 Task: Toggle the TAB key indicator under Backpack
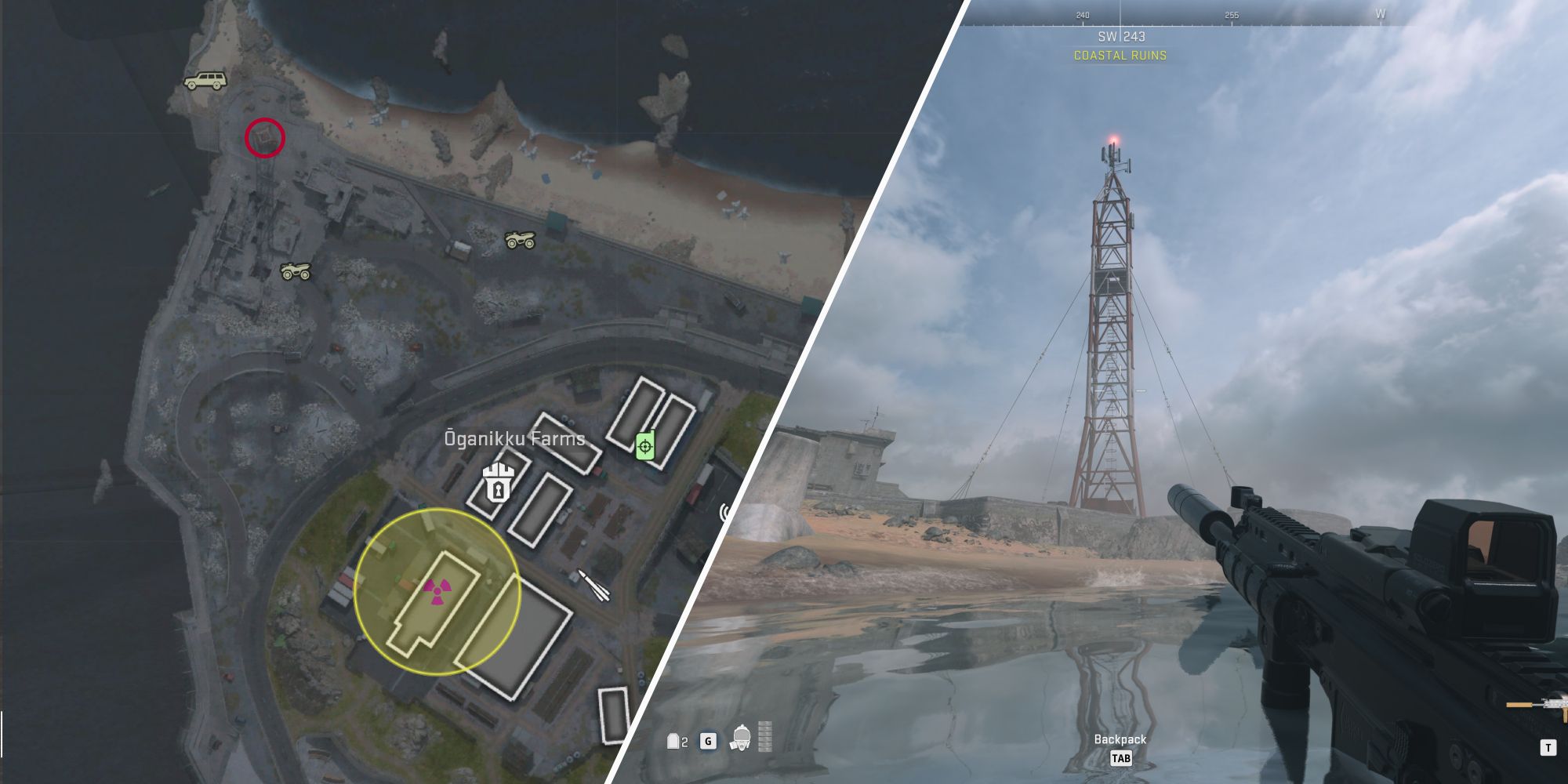click(1121, 757)
